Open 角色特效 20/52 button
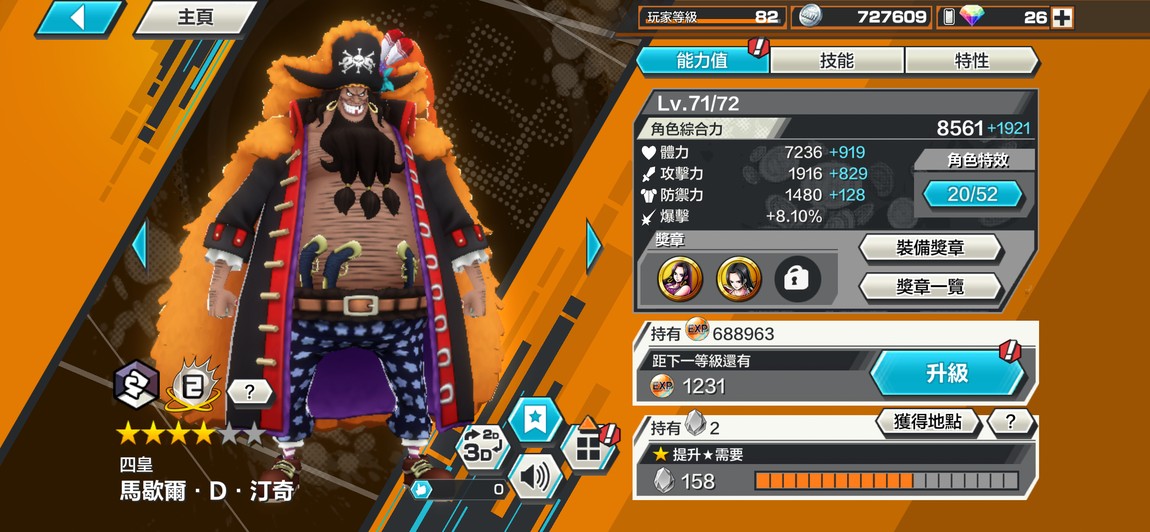 (x=972, y=194)
